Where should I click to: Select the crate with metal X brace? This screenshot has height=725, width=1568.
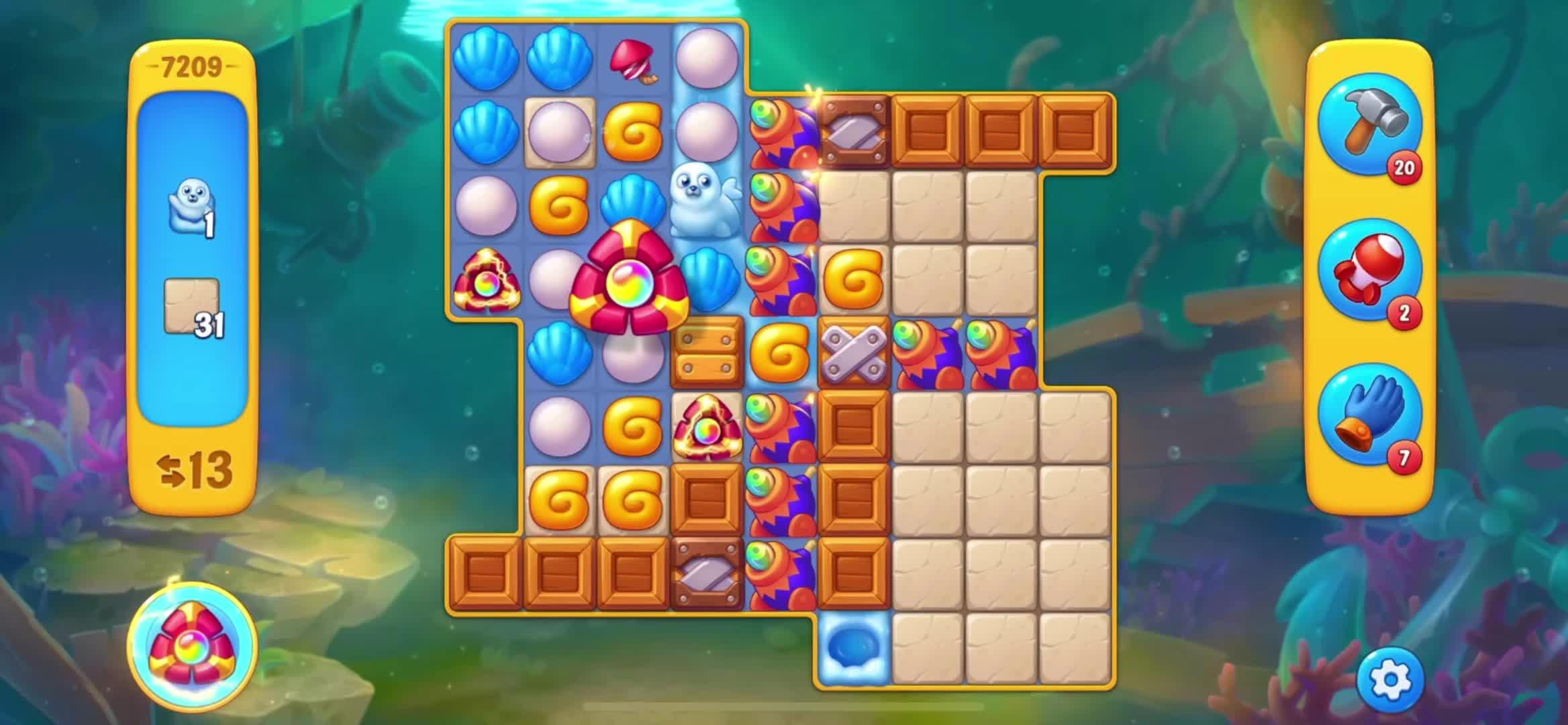click(854, 352)
